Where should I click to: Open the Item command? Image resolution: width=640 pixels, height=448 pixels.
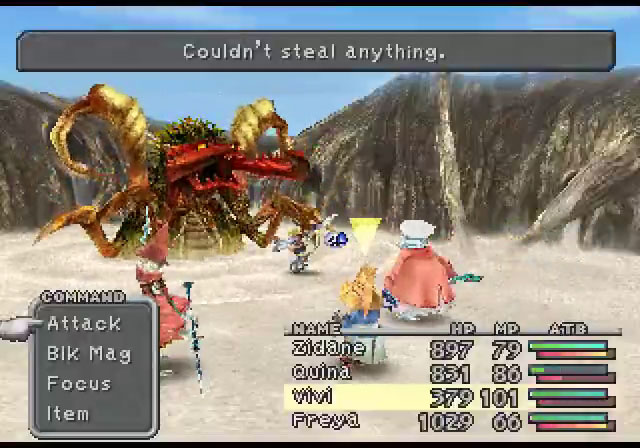pos(68,413)
